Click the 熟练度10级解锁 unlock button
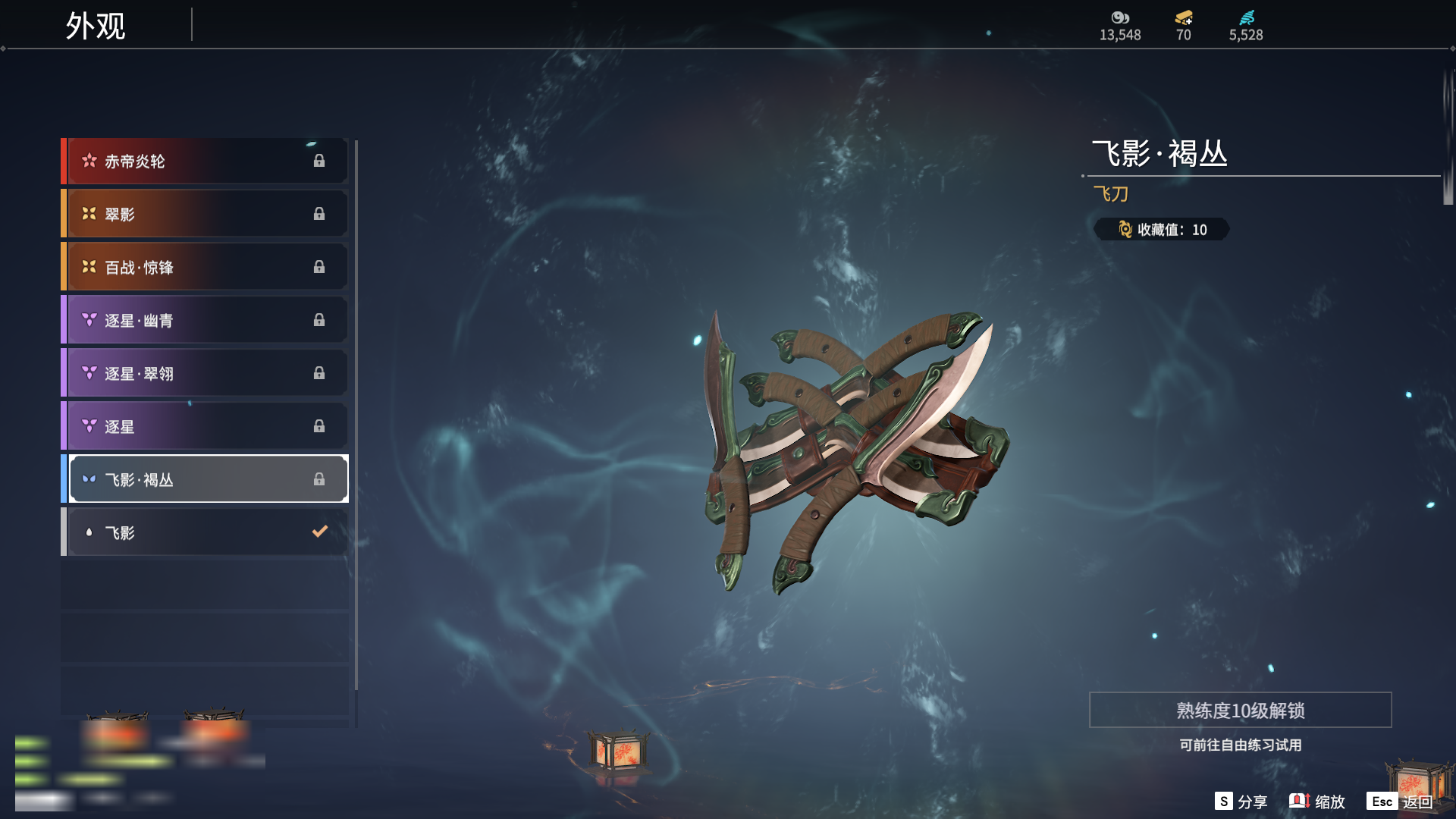Screen dimensions: 1456x819 (x=1240, y=711)
